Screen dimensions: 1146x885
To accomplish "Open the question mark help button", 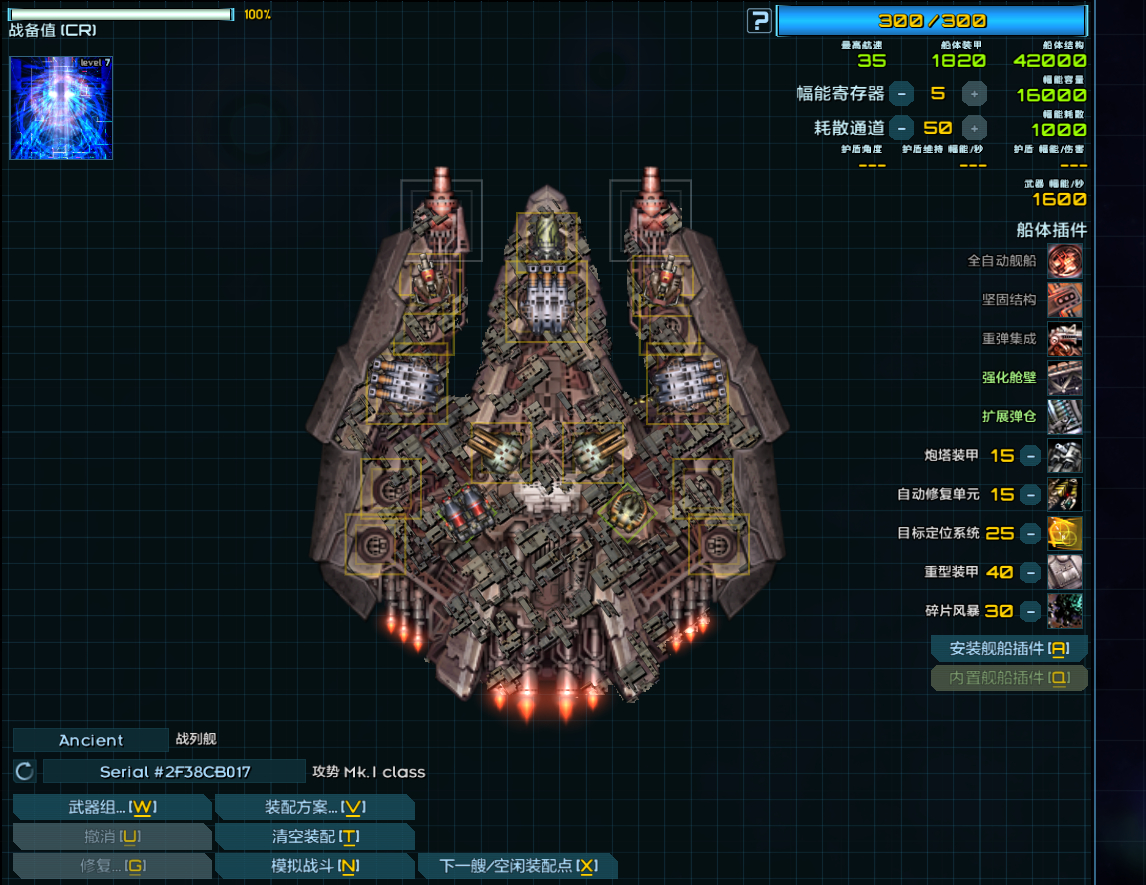I will tap(760, 20).
